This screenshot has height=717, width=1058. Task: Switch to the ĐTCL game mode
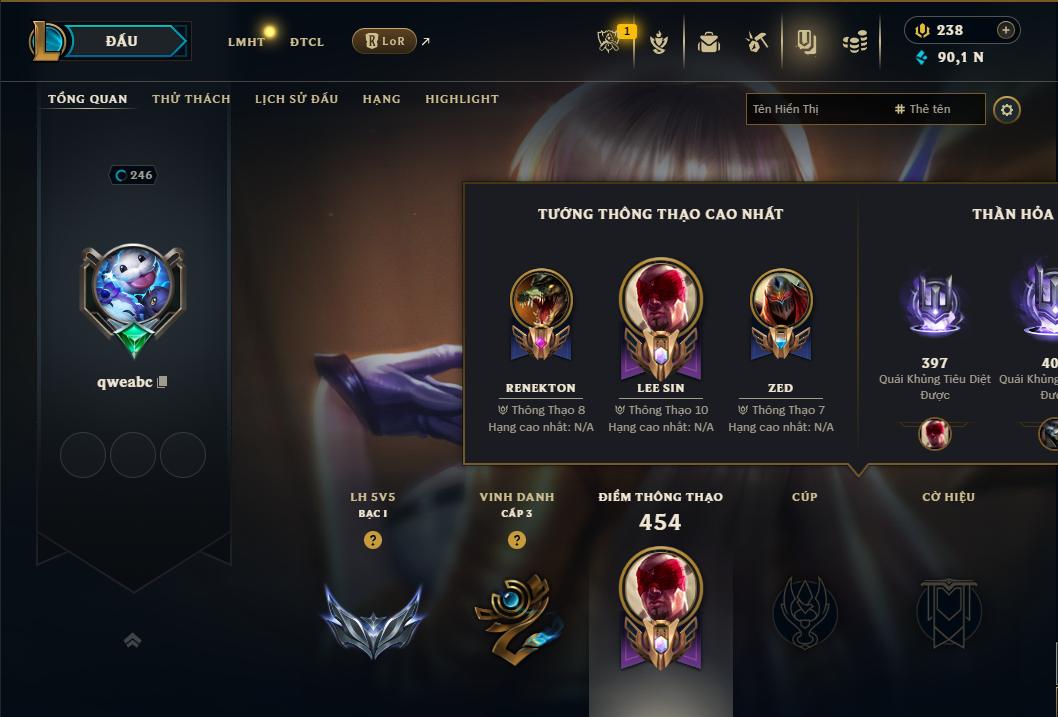point(307,42)
